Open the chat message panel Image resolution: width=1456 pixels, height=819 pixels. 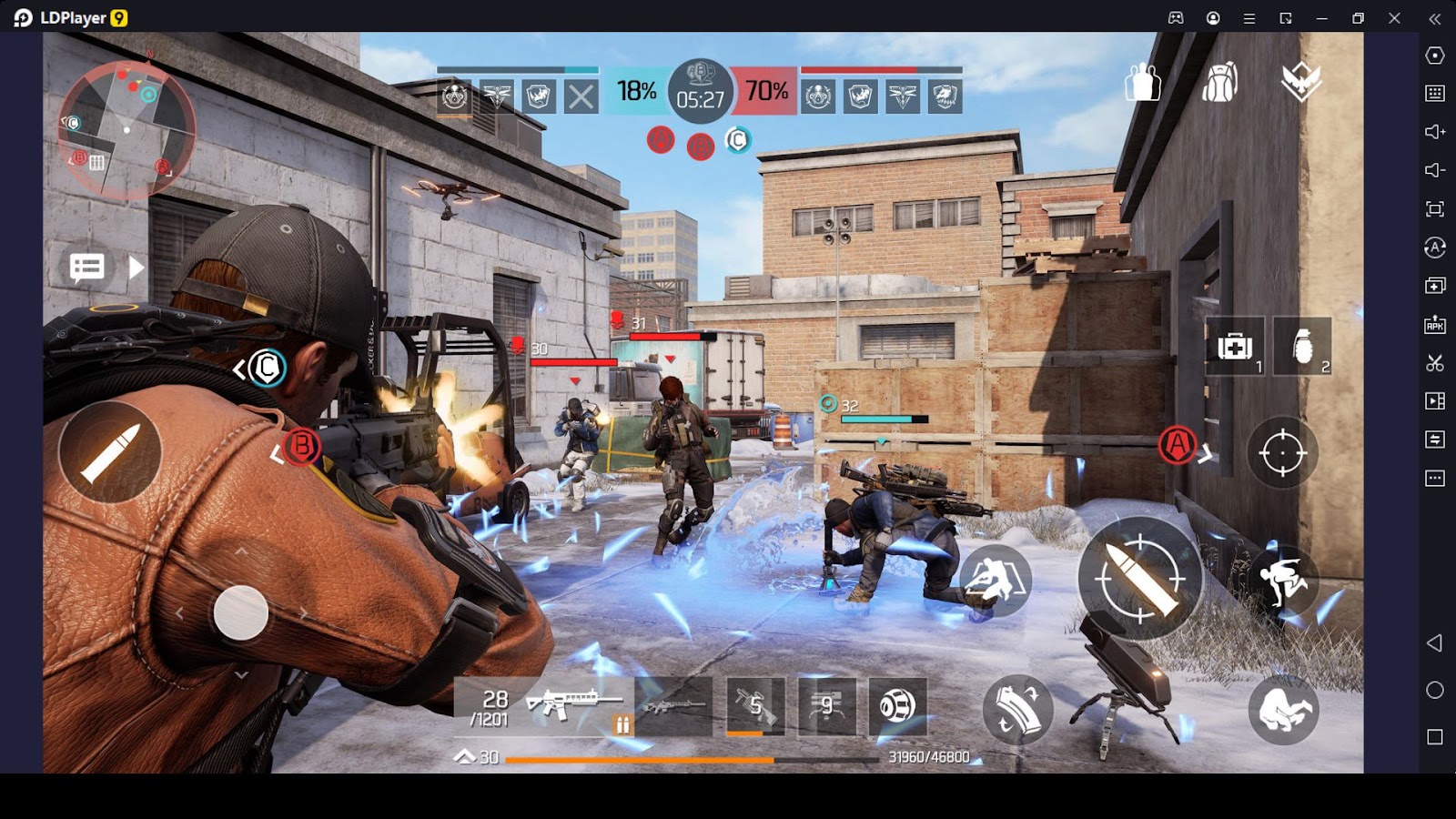coord(87,268)
